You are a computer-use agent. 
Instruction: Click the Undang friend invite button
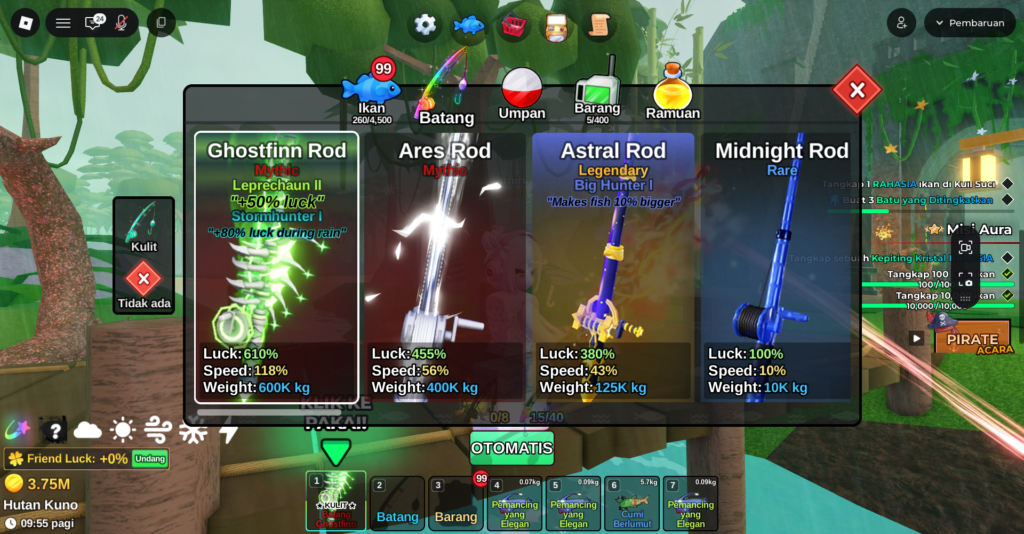click(x=150, y=458)
